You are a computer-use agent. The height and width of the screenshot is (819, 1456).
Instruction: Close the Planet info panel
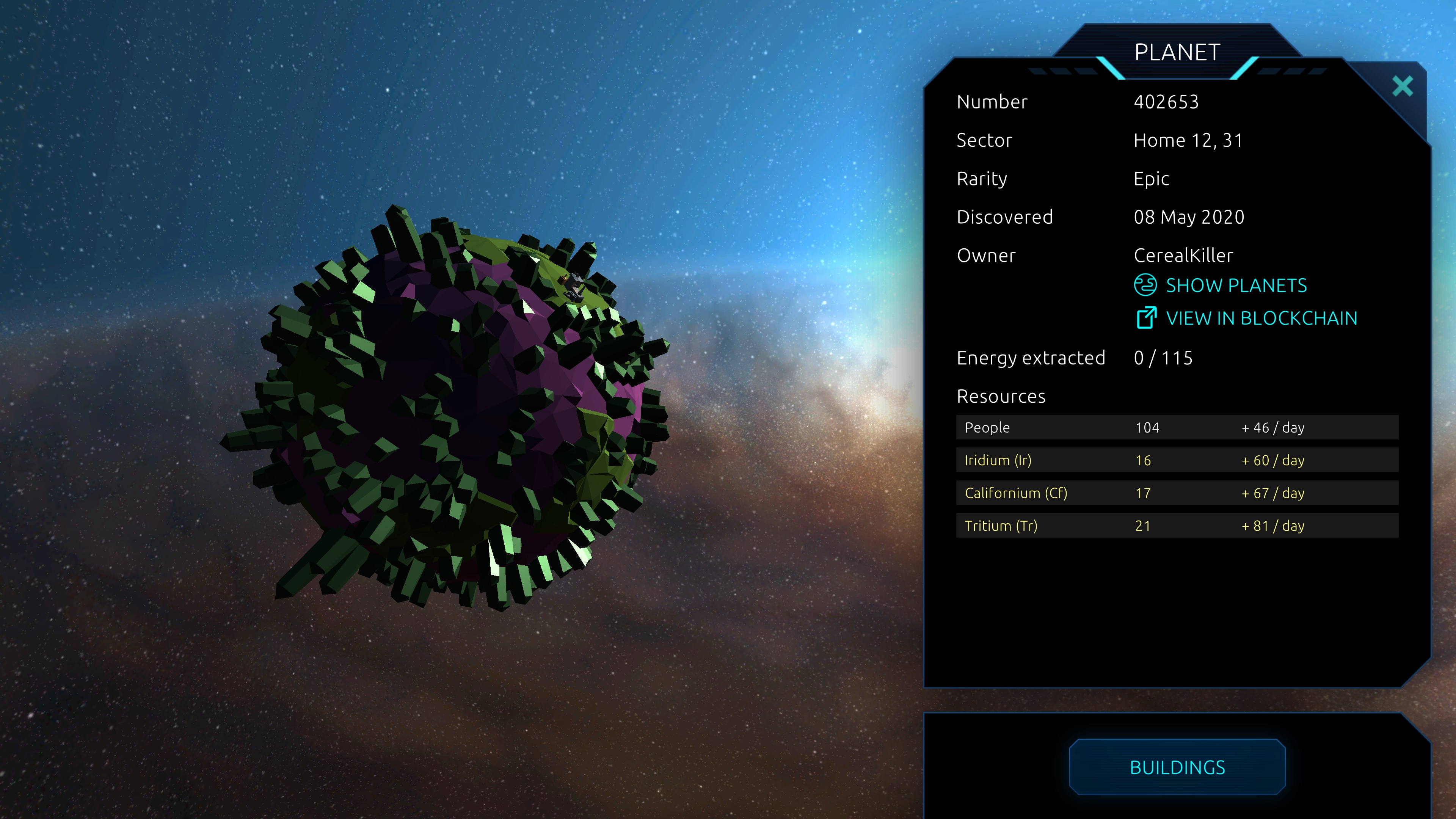pyautogui.click(x=1402, y=86)
